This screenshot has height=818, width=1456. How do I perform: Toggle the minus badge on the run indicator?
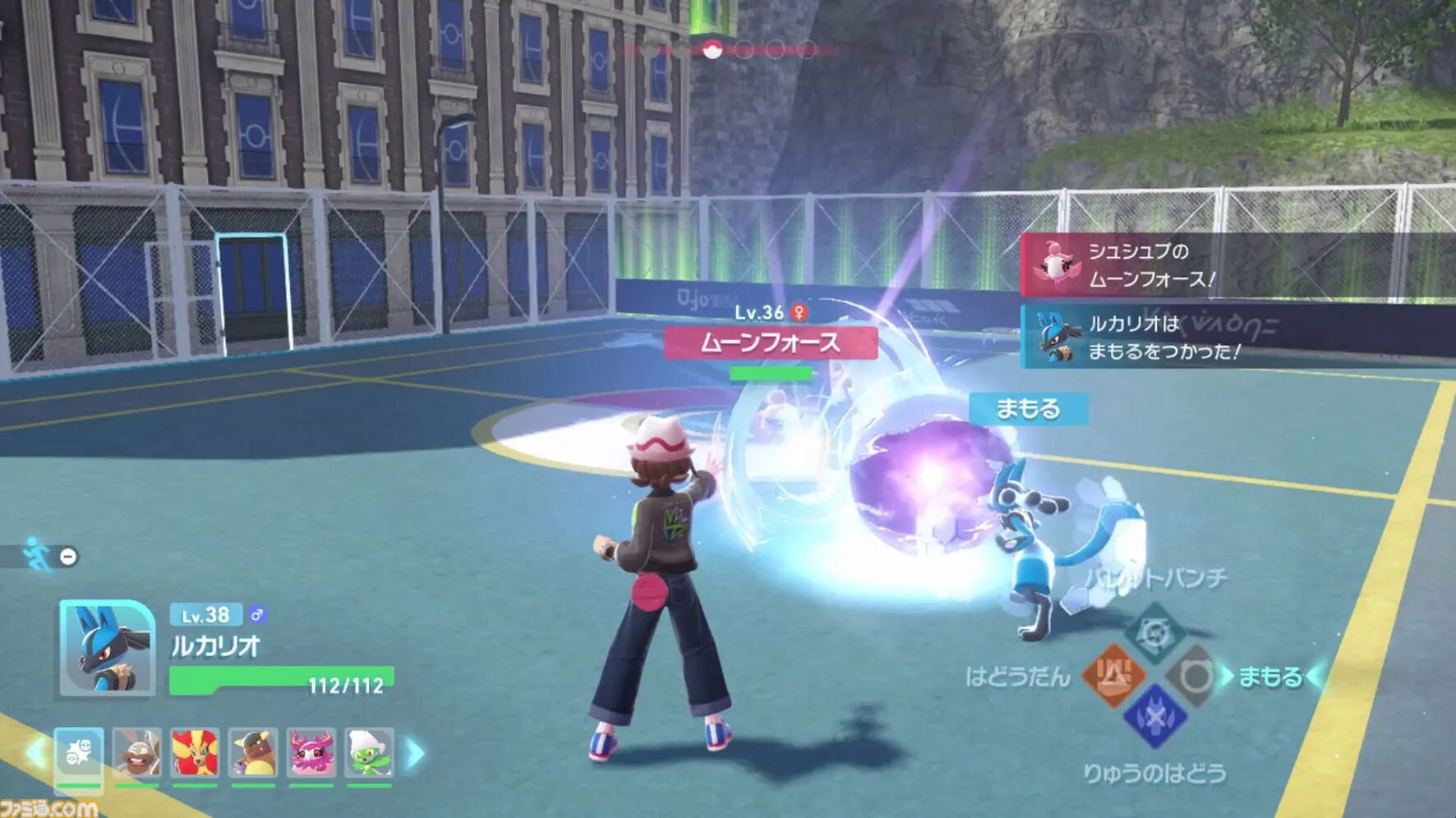pos(67,555)
